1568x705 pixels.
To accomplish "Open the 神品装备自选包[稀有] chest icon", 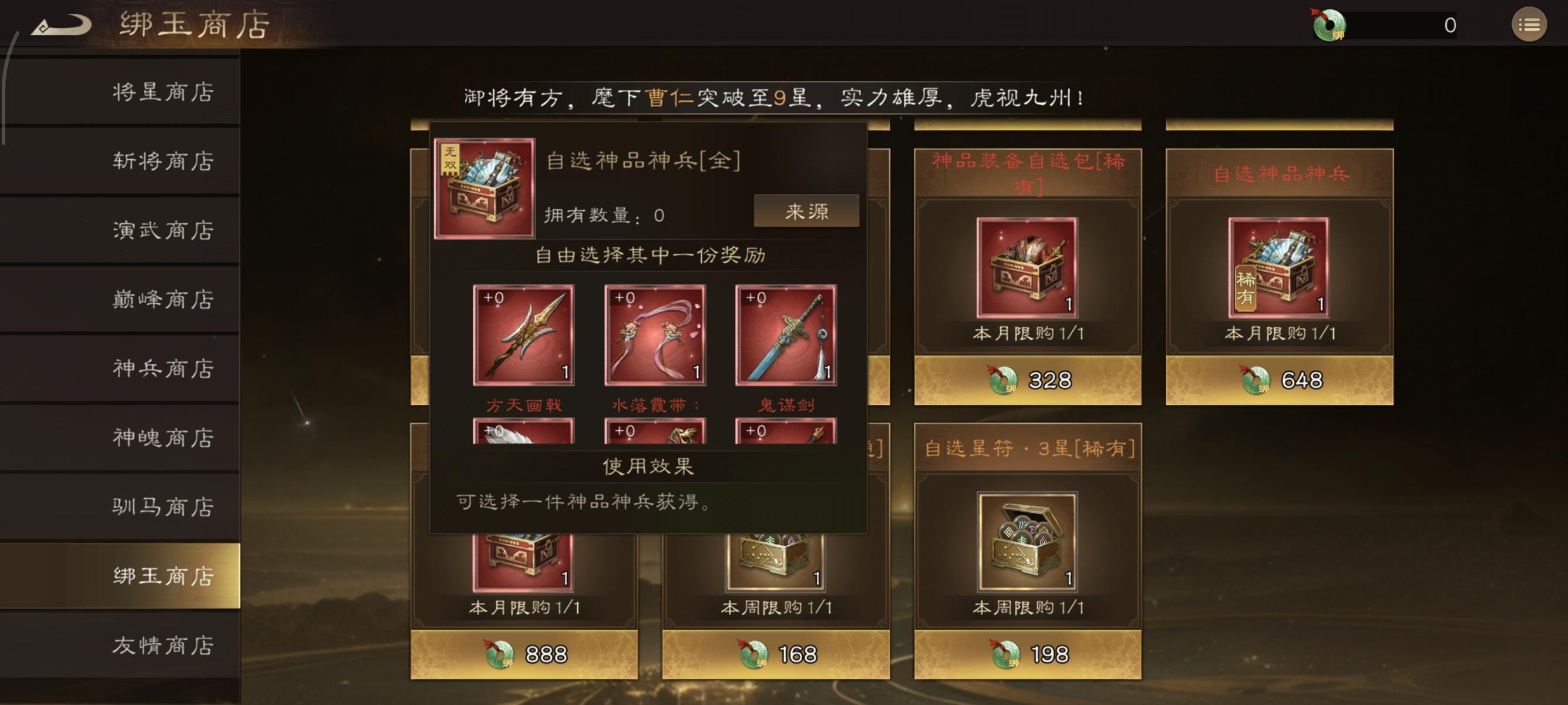I will [x=1028, y=268].
